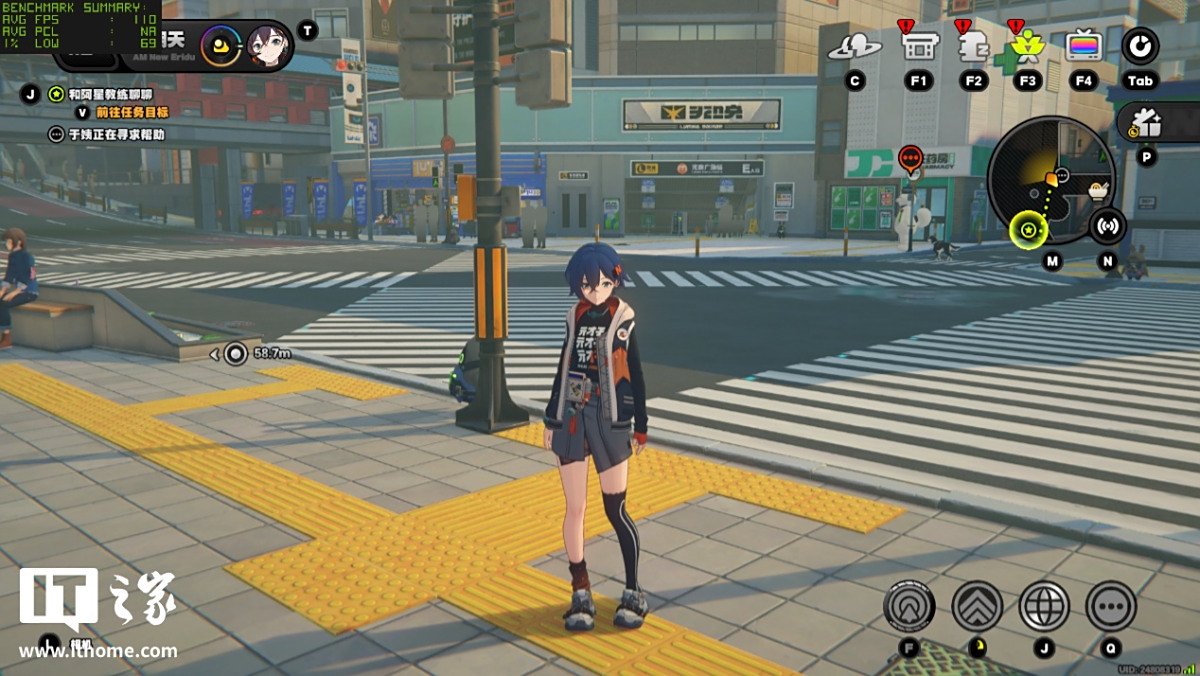
Task: Open the yellow-green leaf figure icon
Action: 1027,46
